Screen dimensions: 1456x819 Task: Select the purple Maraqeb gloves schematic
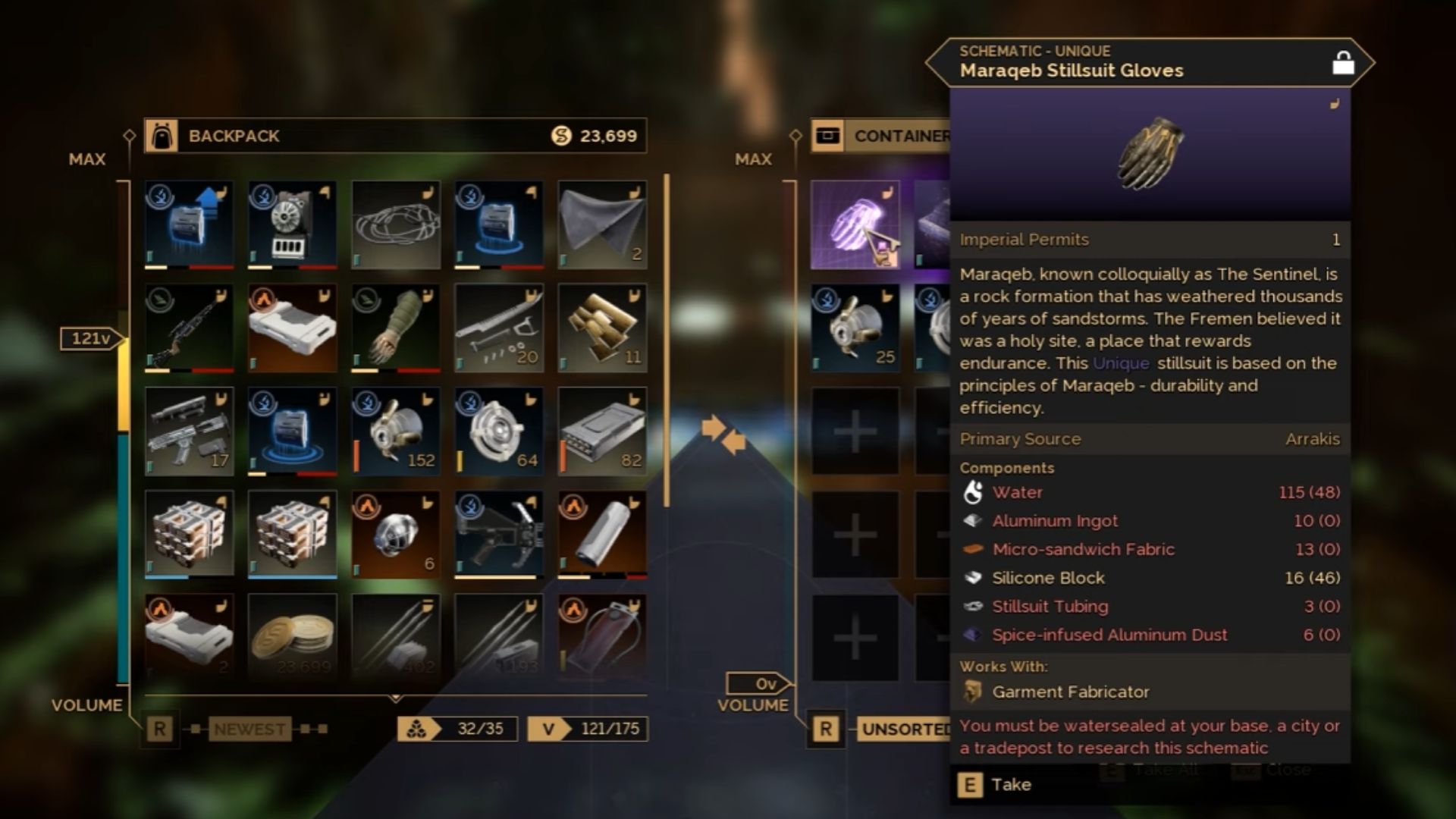pyautogui.click(x=855, y=224)
